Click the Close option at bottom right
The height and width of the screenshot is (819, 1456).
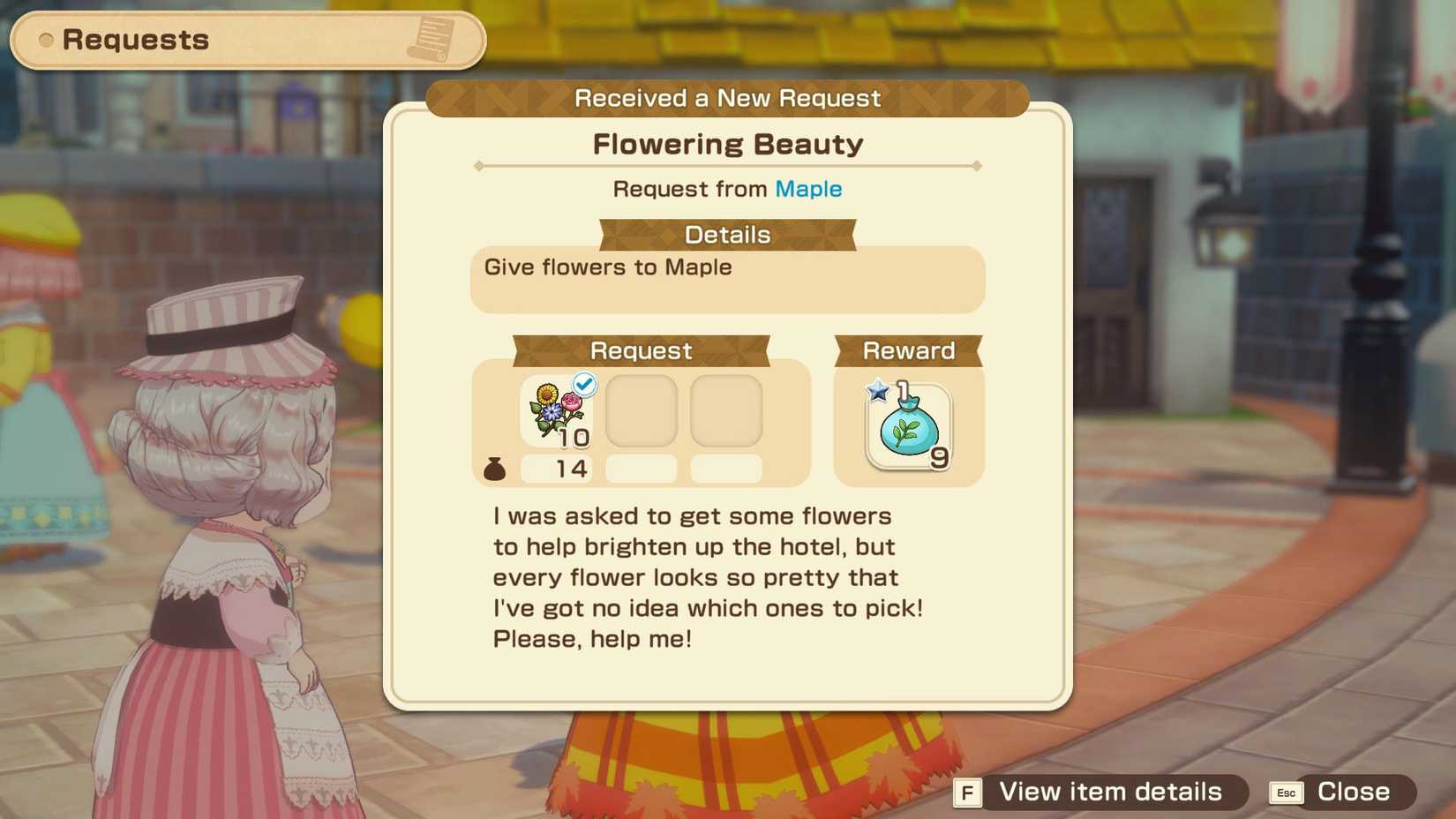click(x=1351, y=792)
